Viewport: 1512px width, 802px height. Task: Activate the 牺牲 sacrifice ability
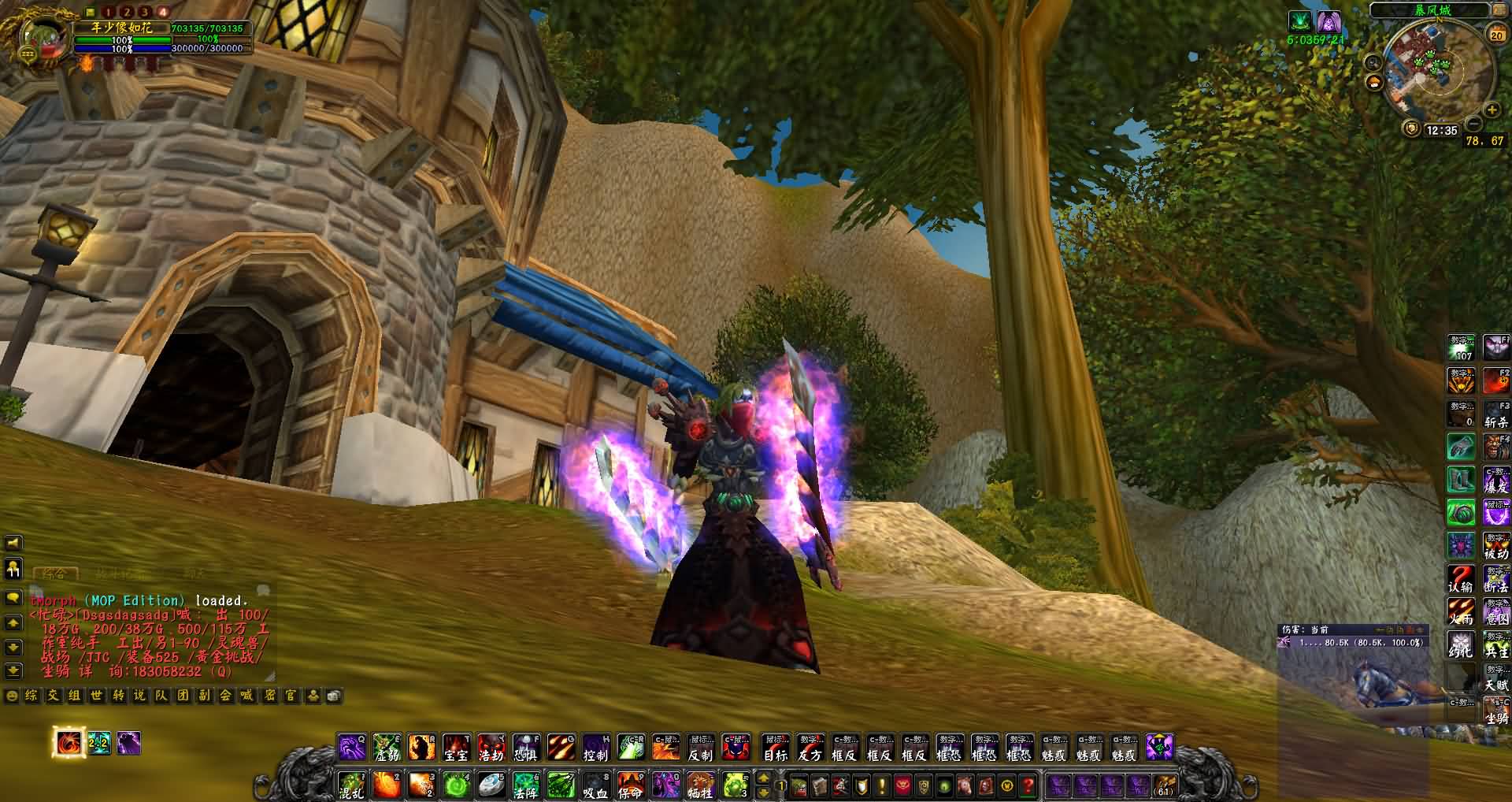(x=699, y=785)
